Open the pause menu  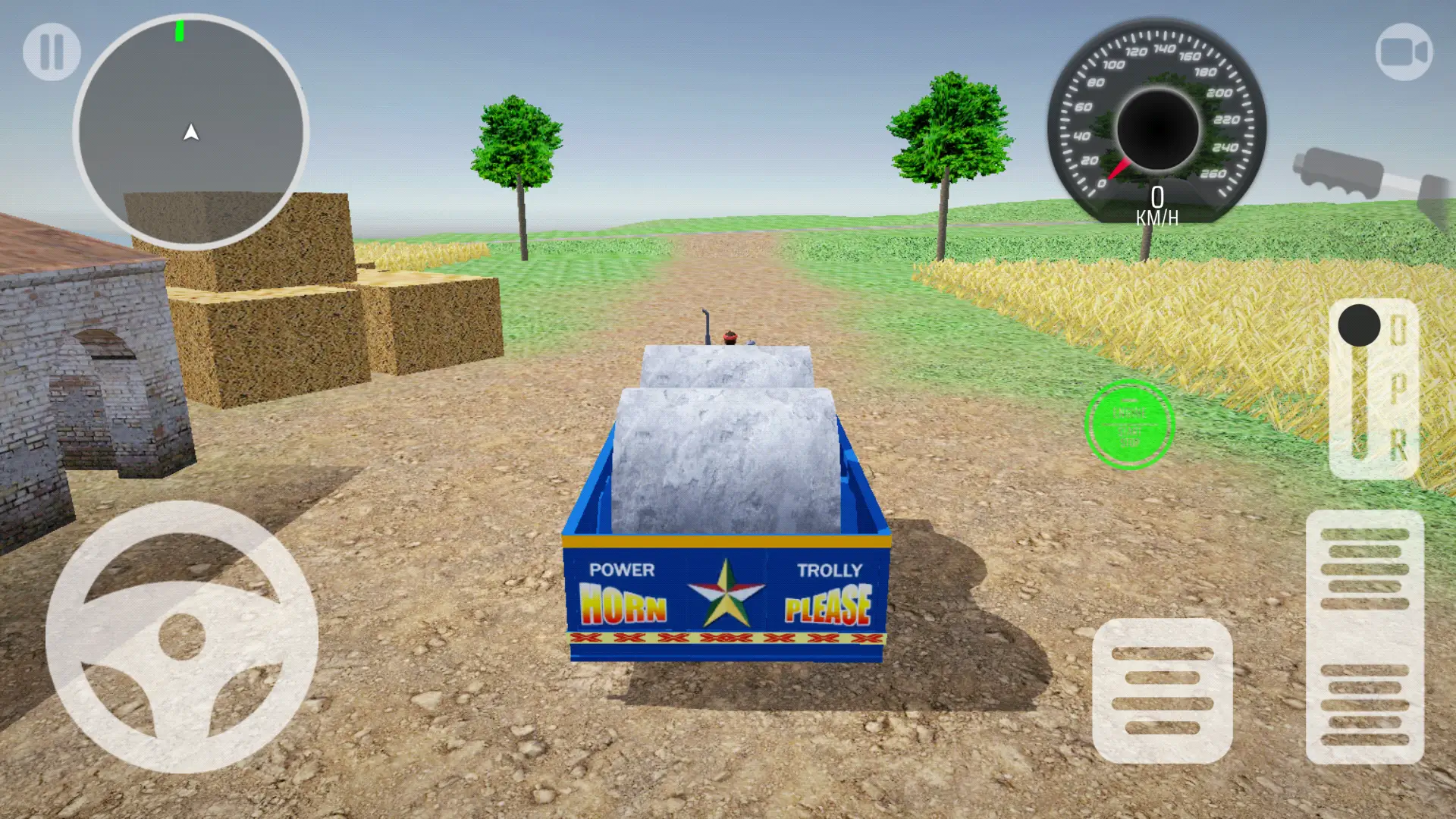click(x=52, y=51)
